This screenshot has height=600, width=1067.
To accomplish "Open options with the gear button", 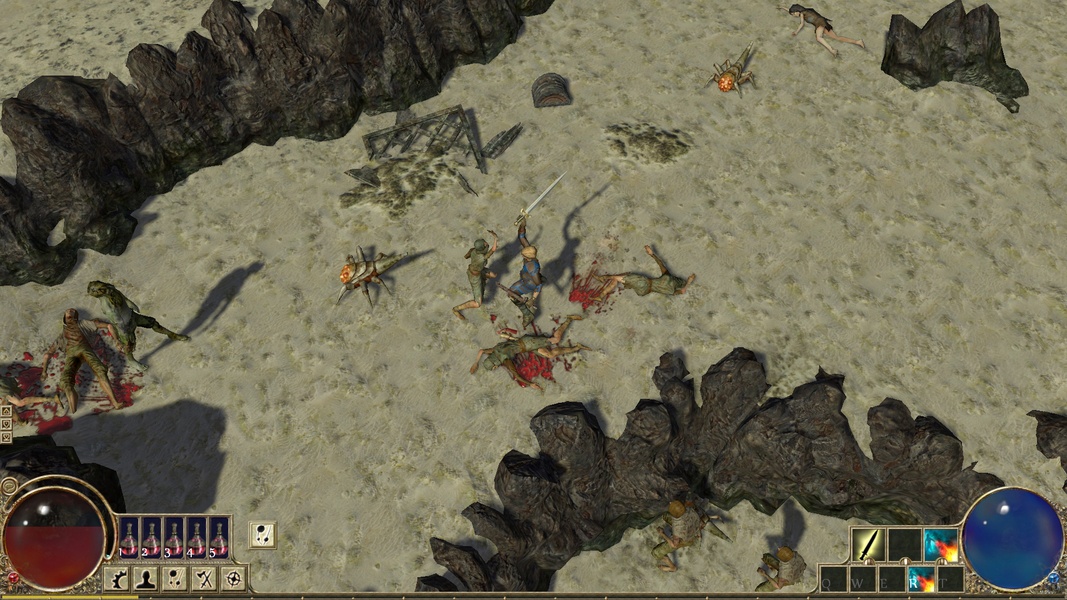I will 116,578.
